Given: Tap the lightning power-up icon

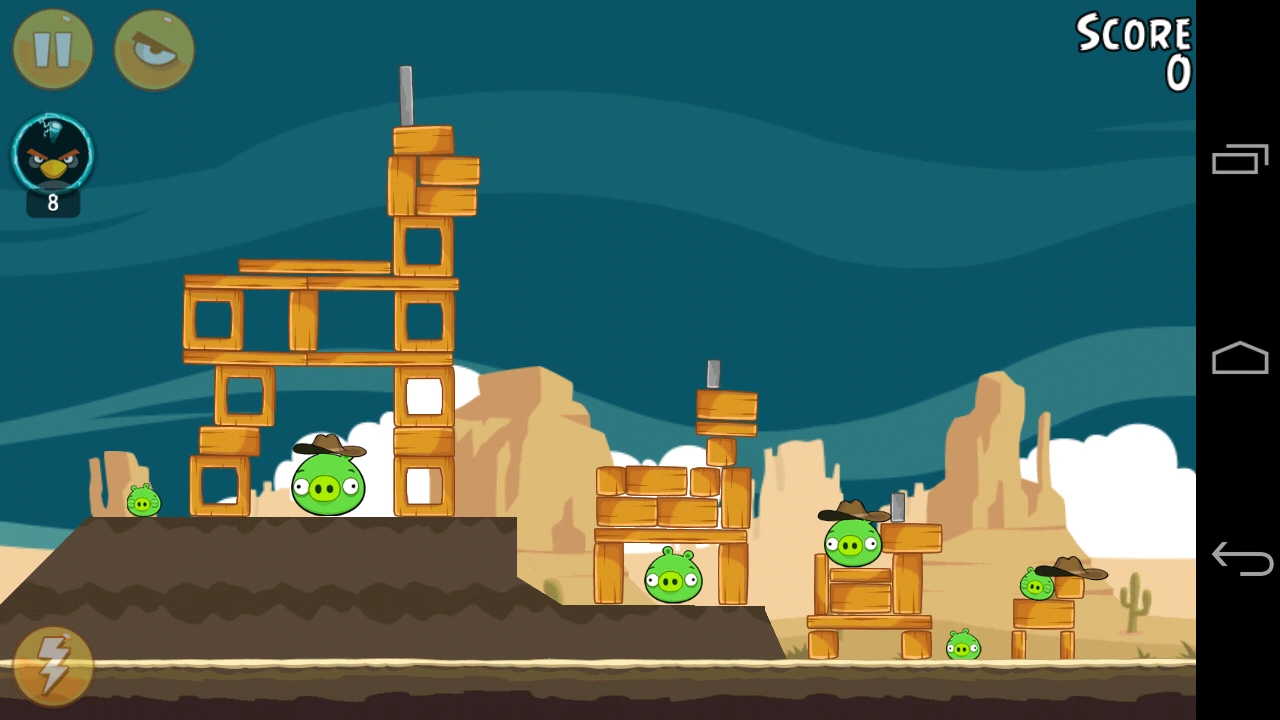Looking at the screenshot, I should point(53,665).
